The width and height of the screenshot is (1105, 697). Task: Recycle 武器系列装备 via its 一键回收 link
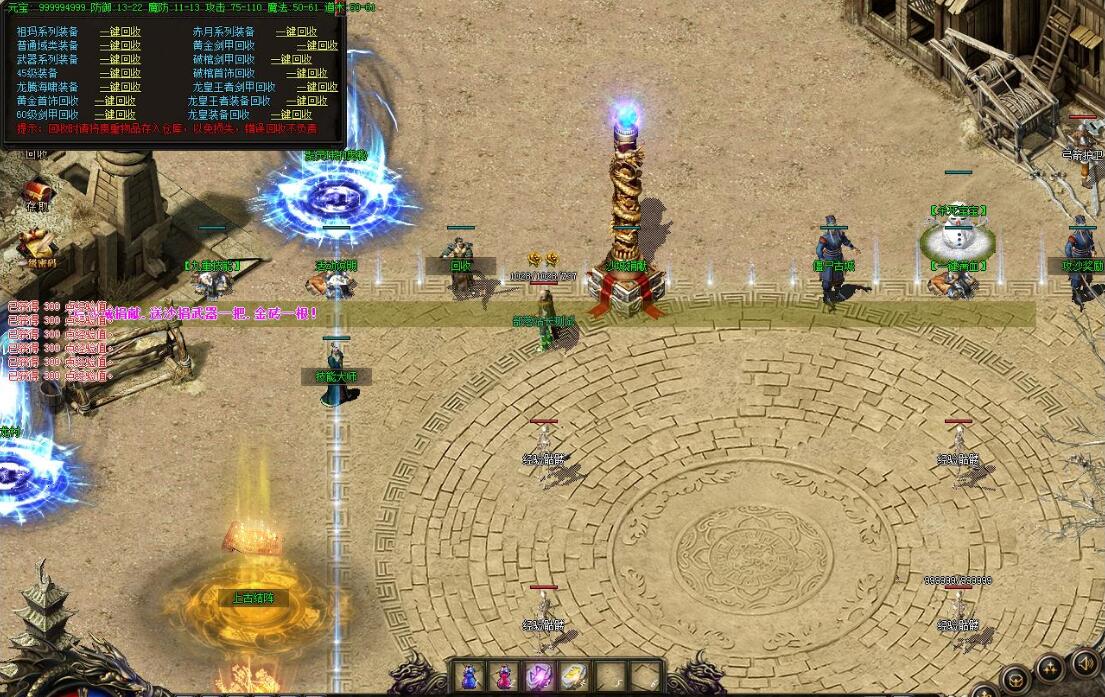point(120,60)
